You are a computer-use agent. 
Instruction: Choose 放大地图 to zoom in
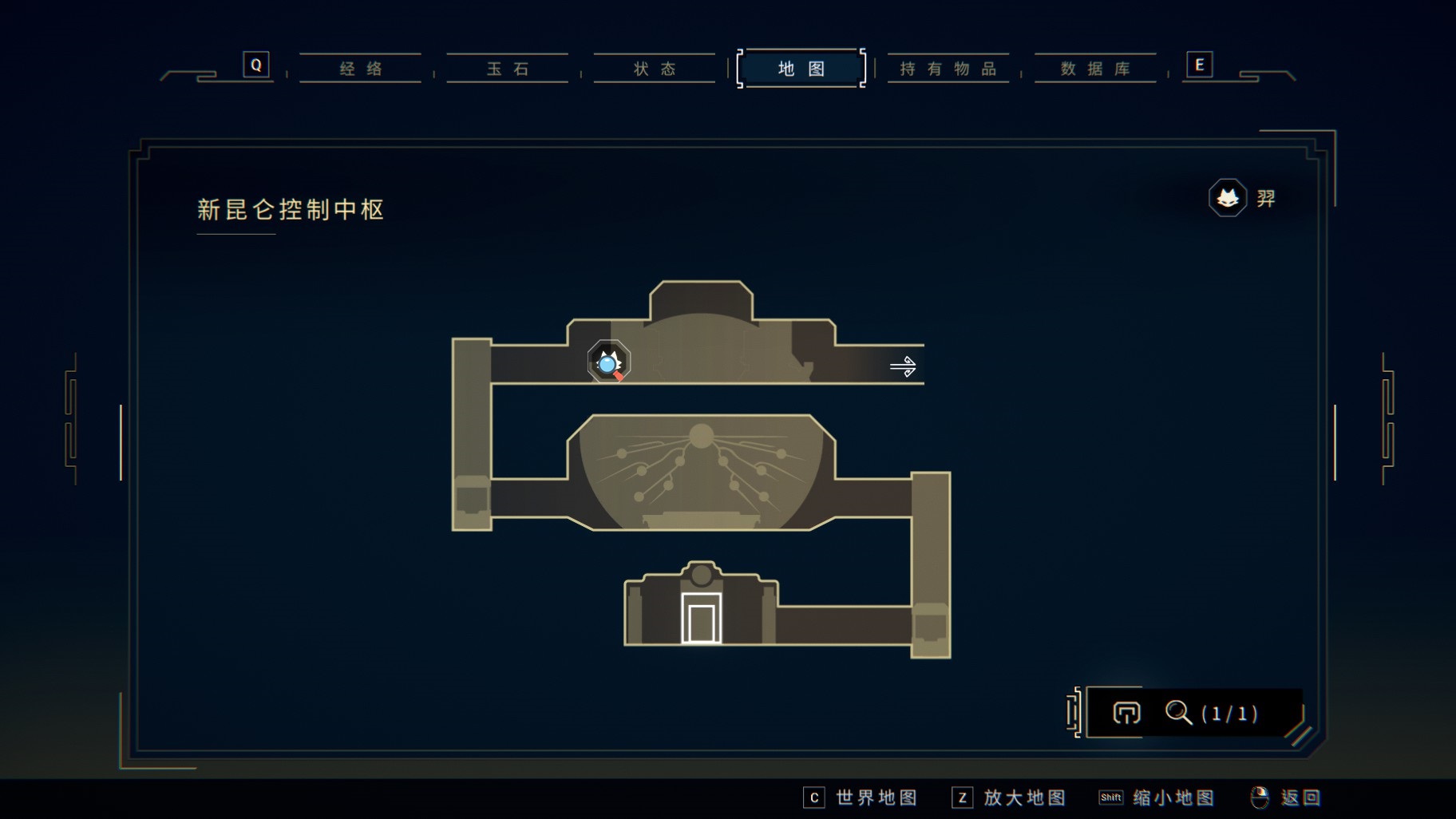click(1010, 797)
